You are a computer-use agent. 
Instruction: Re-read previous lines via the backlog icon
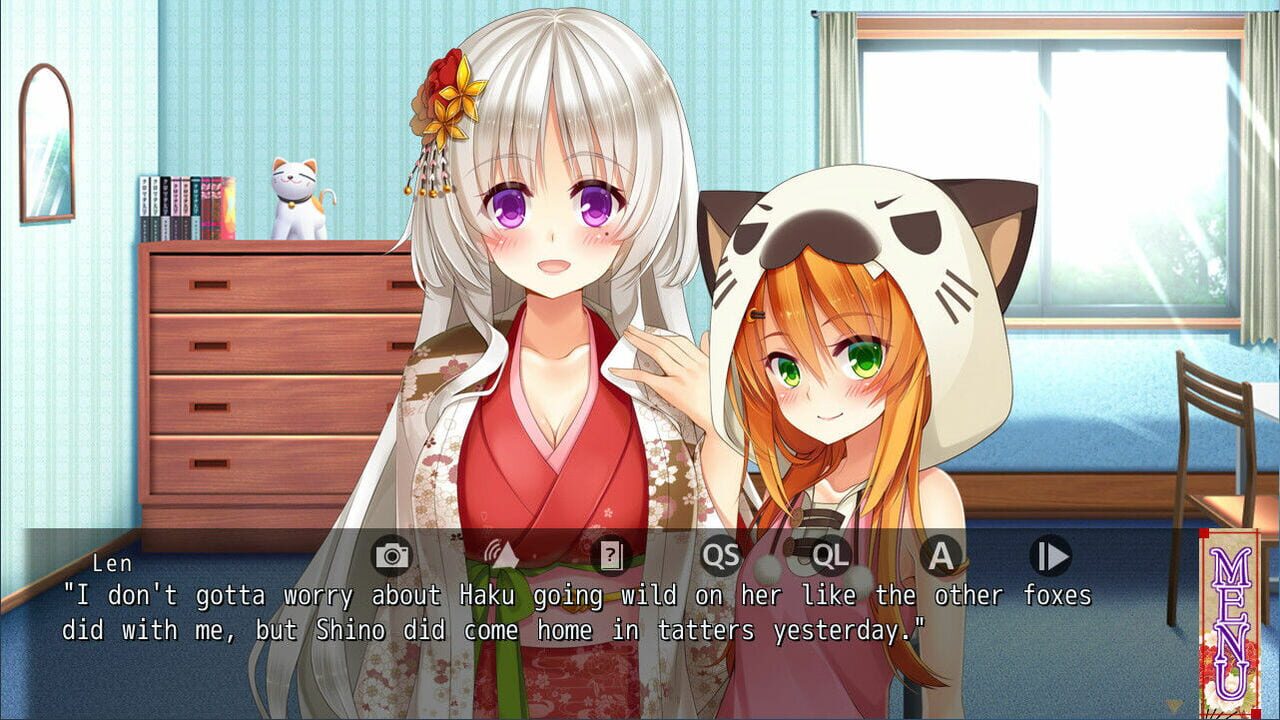click(x=611, y=555)
